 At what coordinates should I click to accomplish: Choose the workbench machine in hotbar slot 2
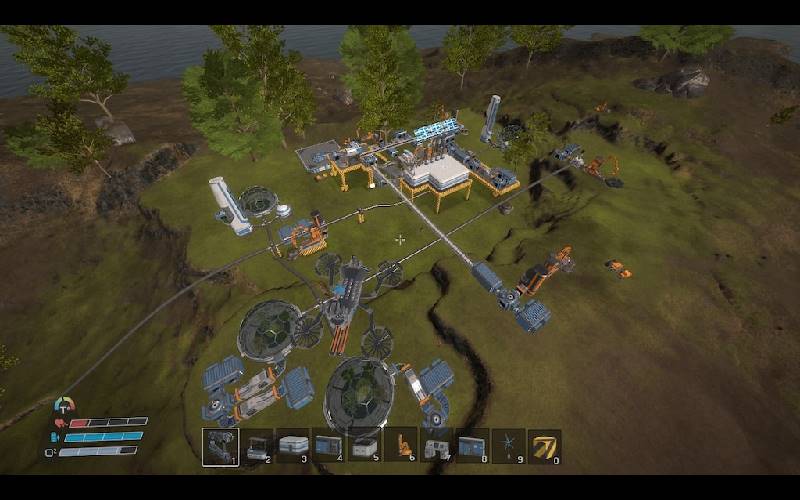pos(259,446)
